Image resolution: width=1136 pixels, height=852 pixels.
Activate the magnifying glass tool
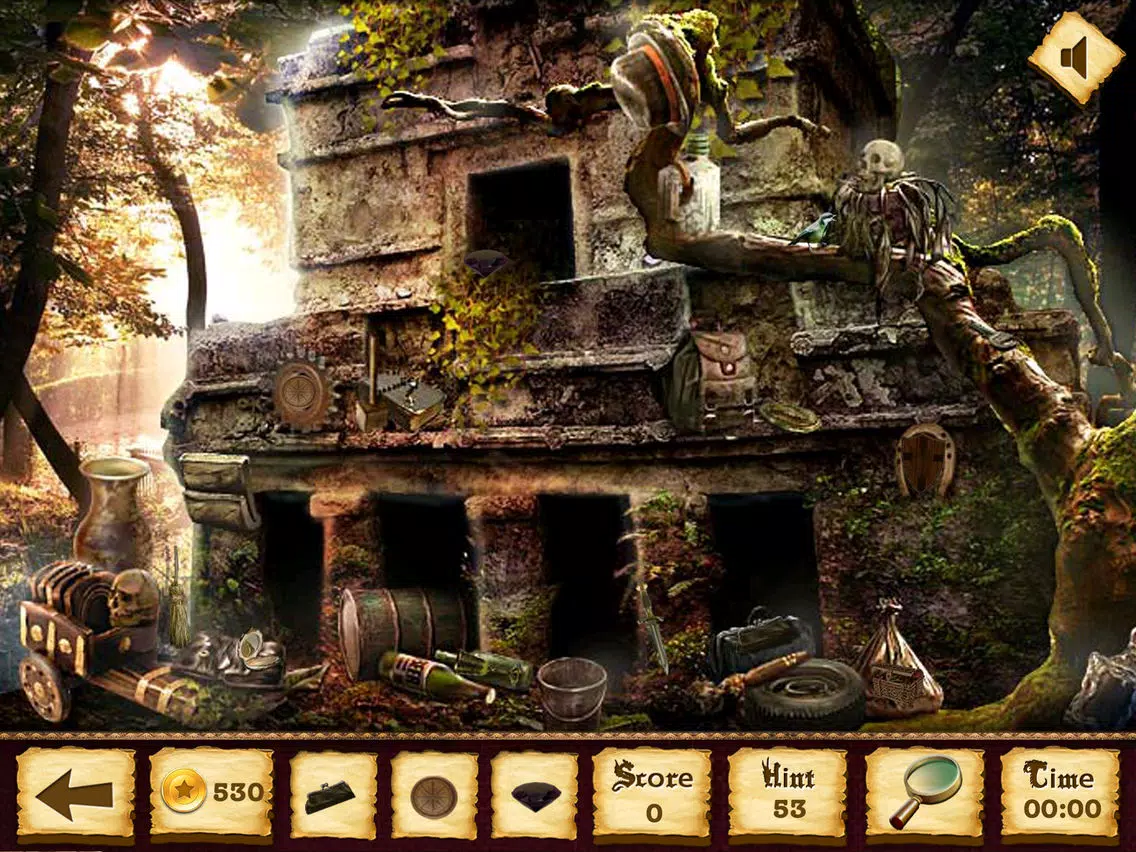(x=926, y=793)
